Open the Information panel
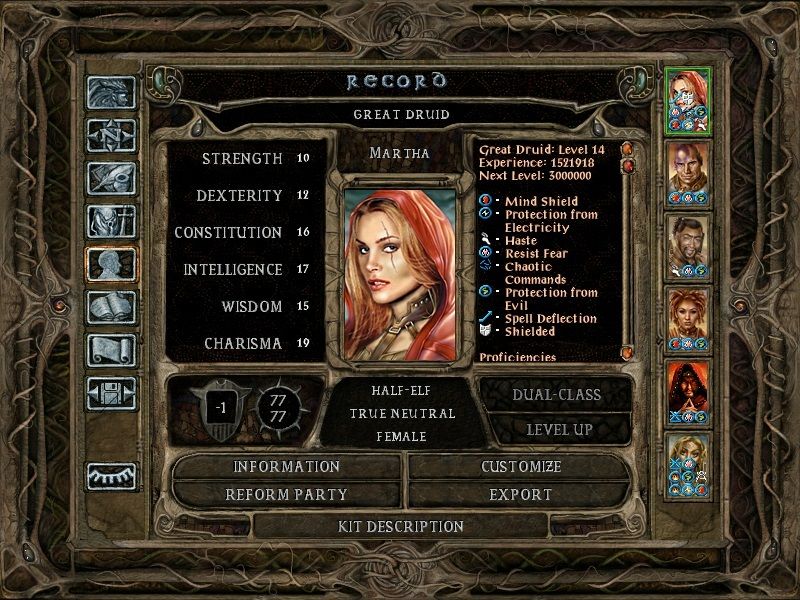This screenshot has height=600, width=800. coord(287,467)
